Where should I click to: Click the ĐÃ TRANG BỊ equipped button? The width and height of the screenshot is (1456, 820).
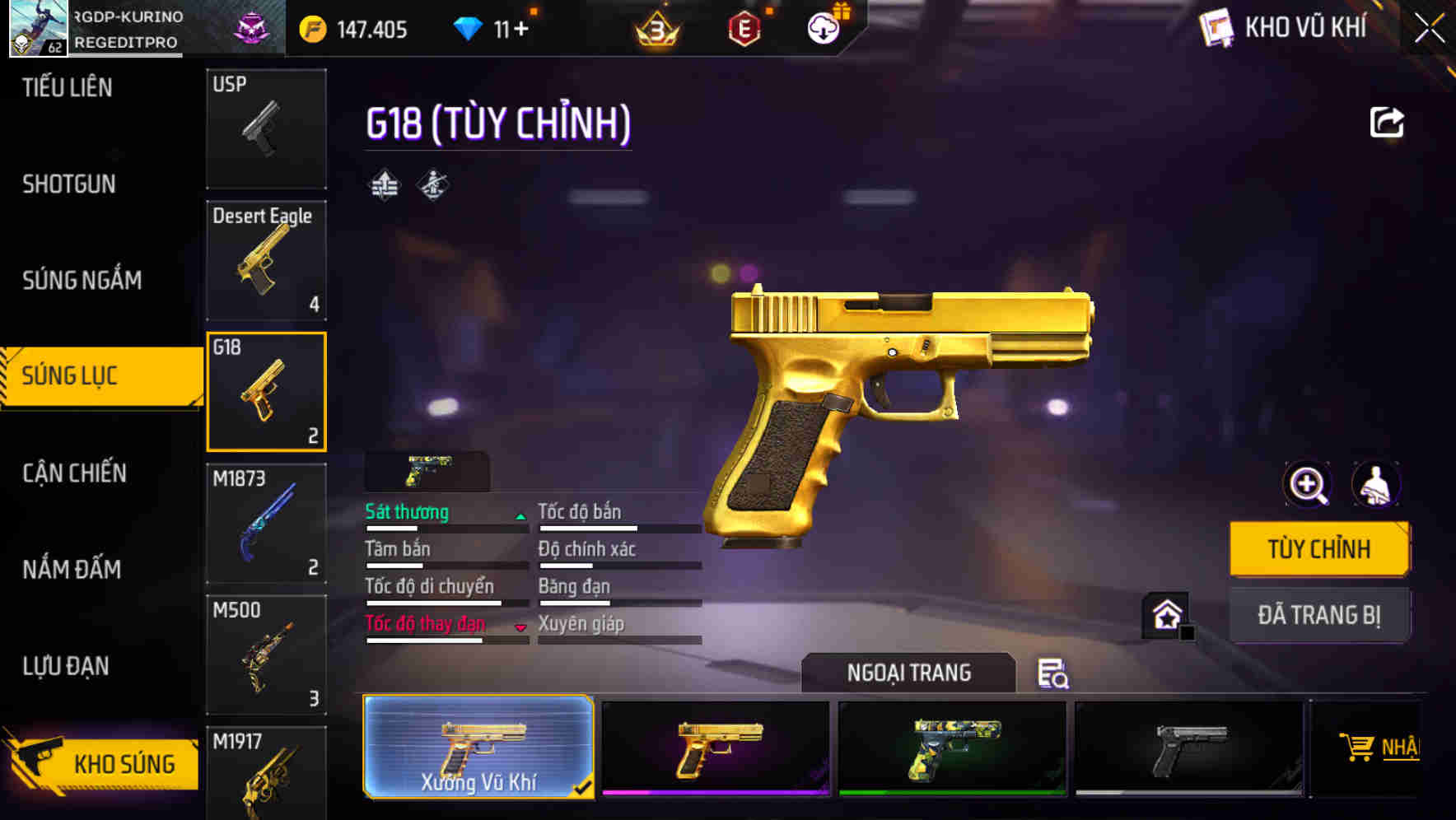click(1319, 614)
